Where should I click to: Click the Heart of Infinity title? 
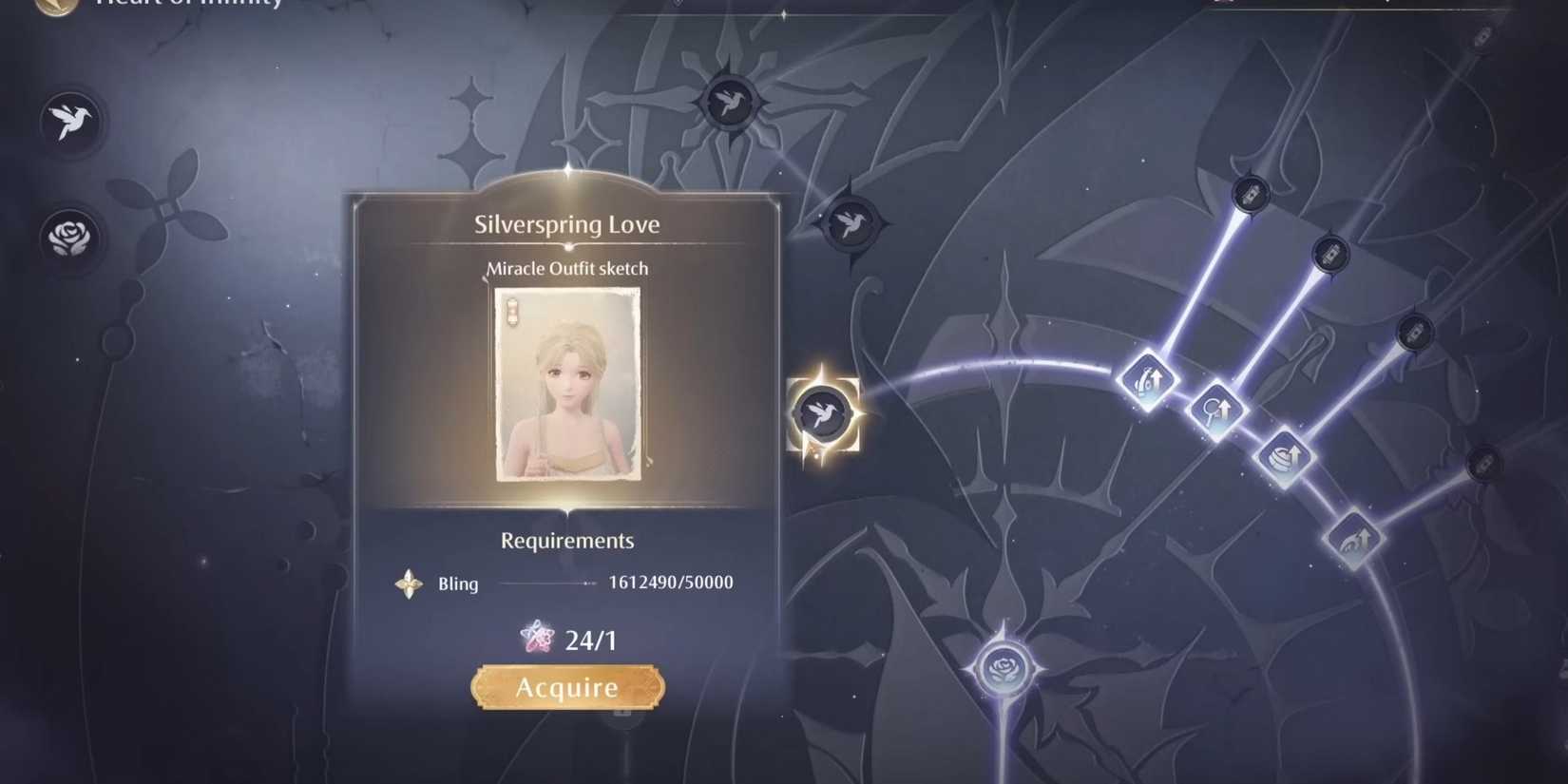[186, 5]
